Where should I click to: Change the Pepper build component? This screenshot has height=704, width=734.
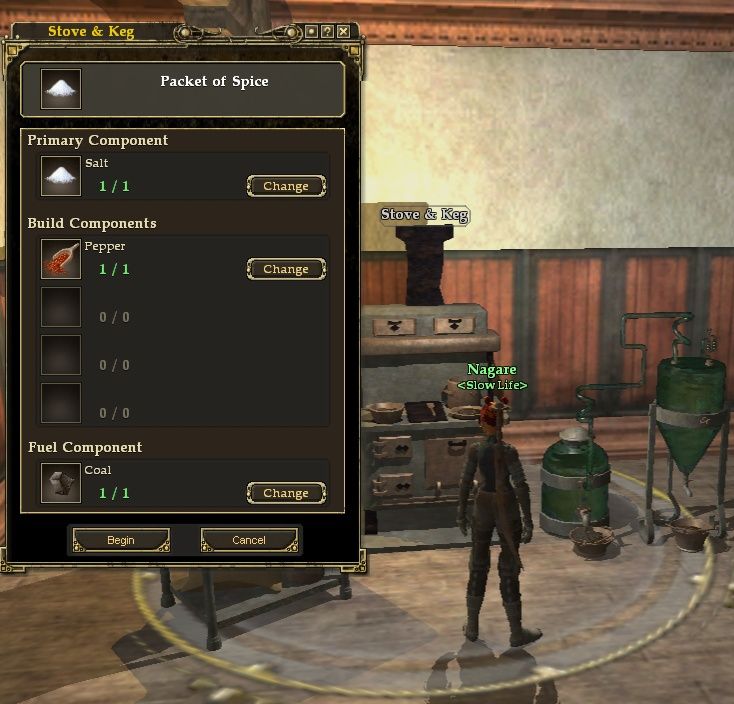pyautogui.click(x=285, y=269)
